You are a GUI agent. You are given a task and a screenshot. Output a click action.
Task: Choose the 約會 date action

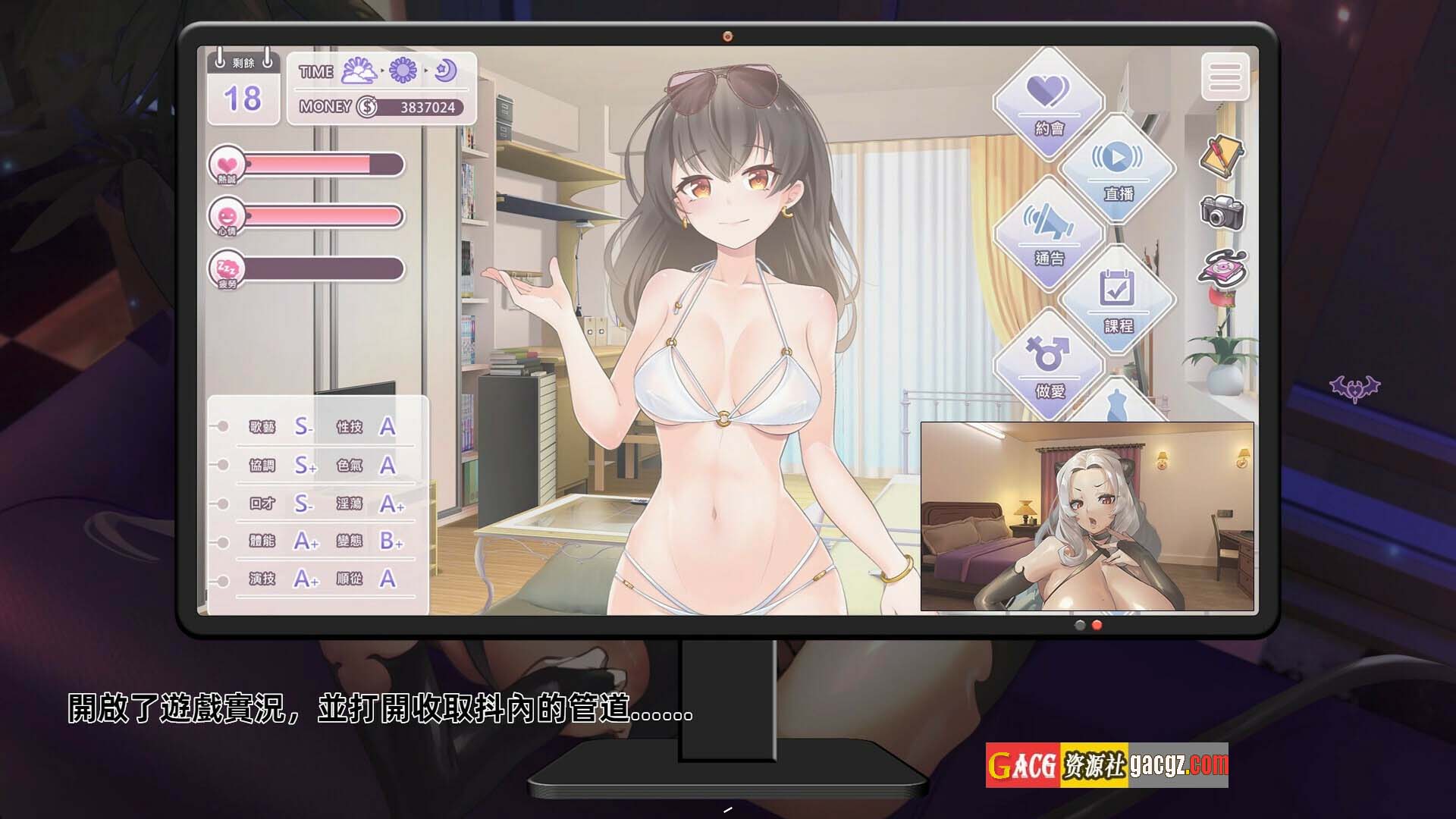click(x=1049, y=102)
